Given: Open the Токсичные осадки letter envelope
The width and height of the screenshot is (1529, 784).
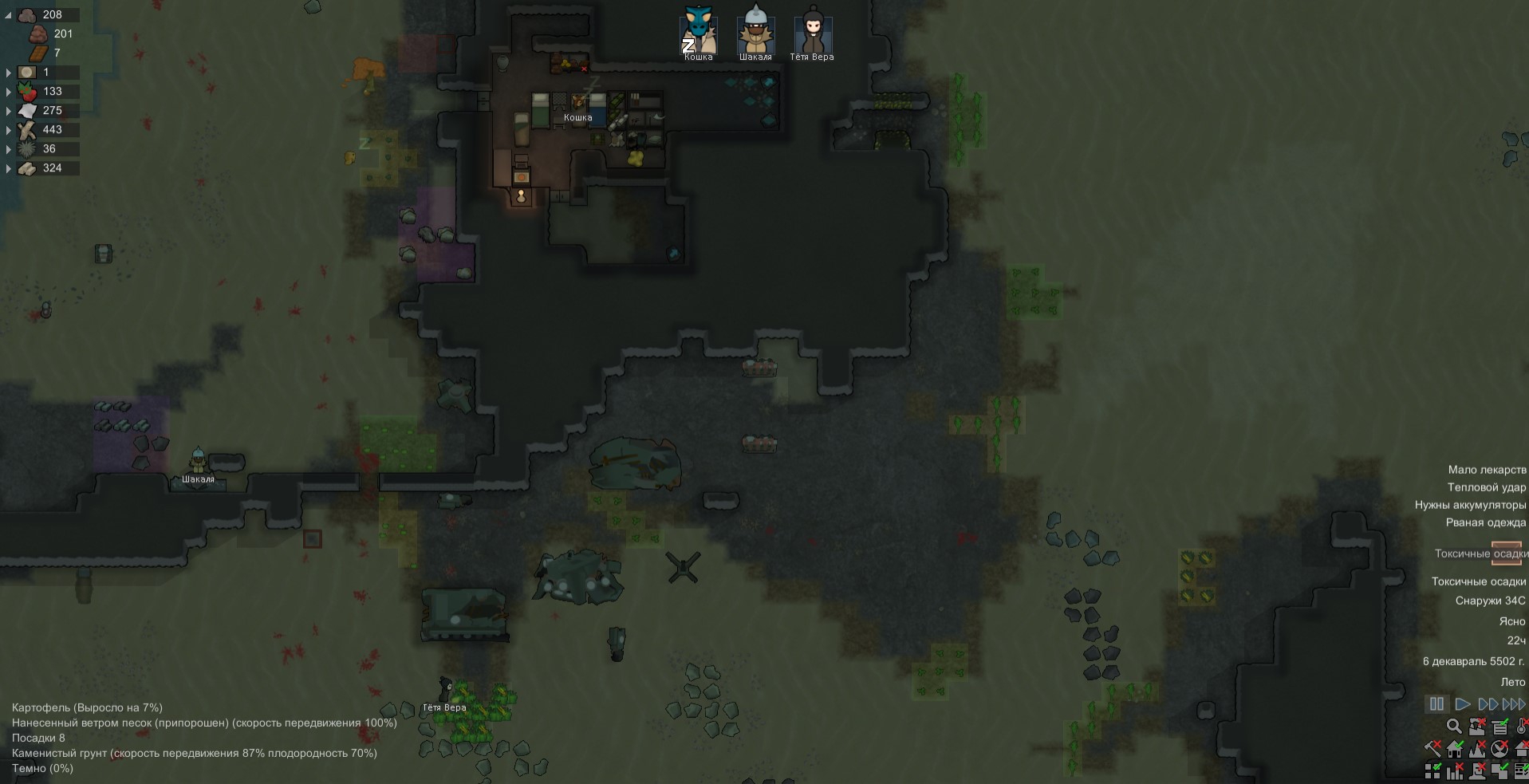Looking at the screenshot, I should point(1506,554).
